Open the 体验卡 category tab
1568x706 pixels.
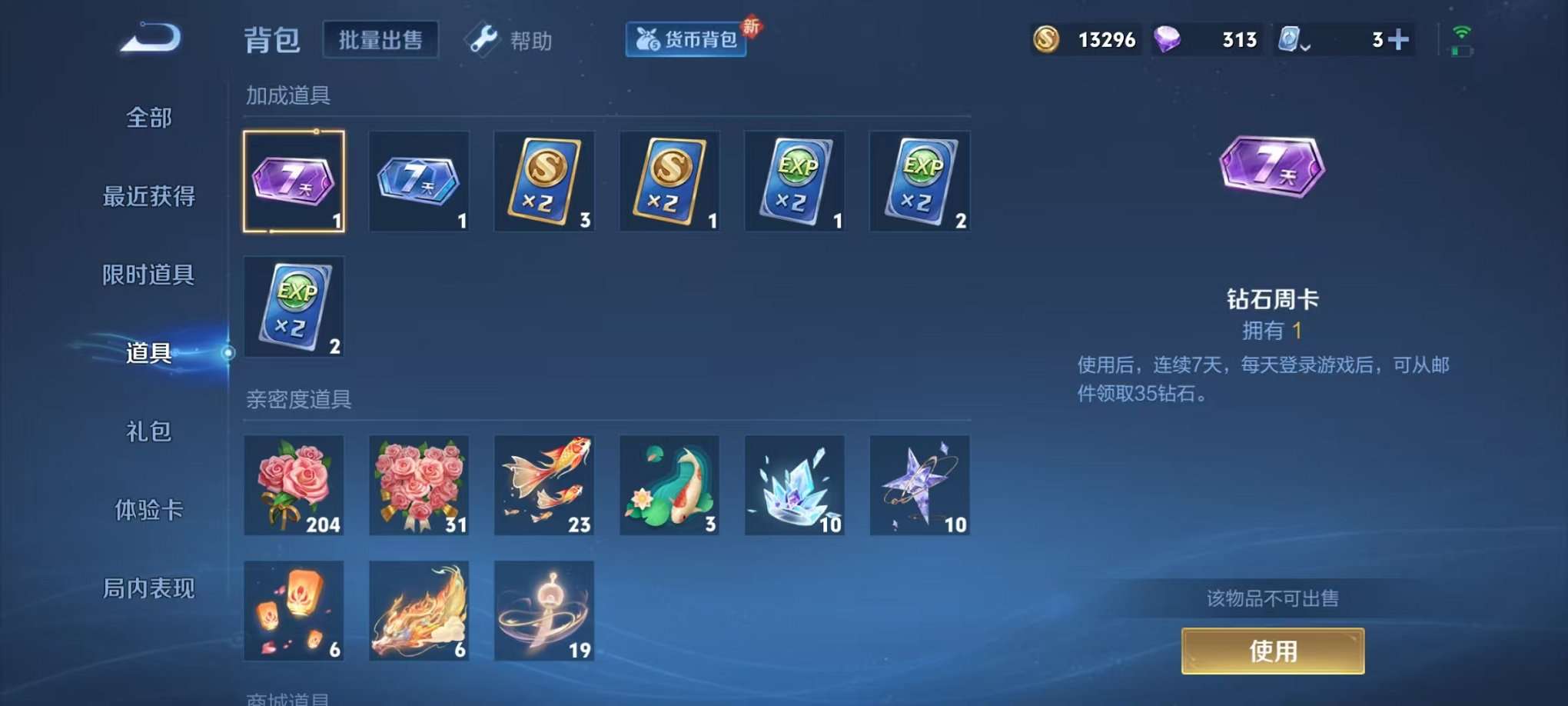tap(148, 511)
